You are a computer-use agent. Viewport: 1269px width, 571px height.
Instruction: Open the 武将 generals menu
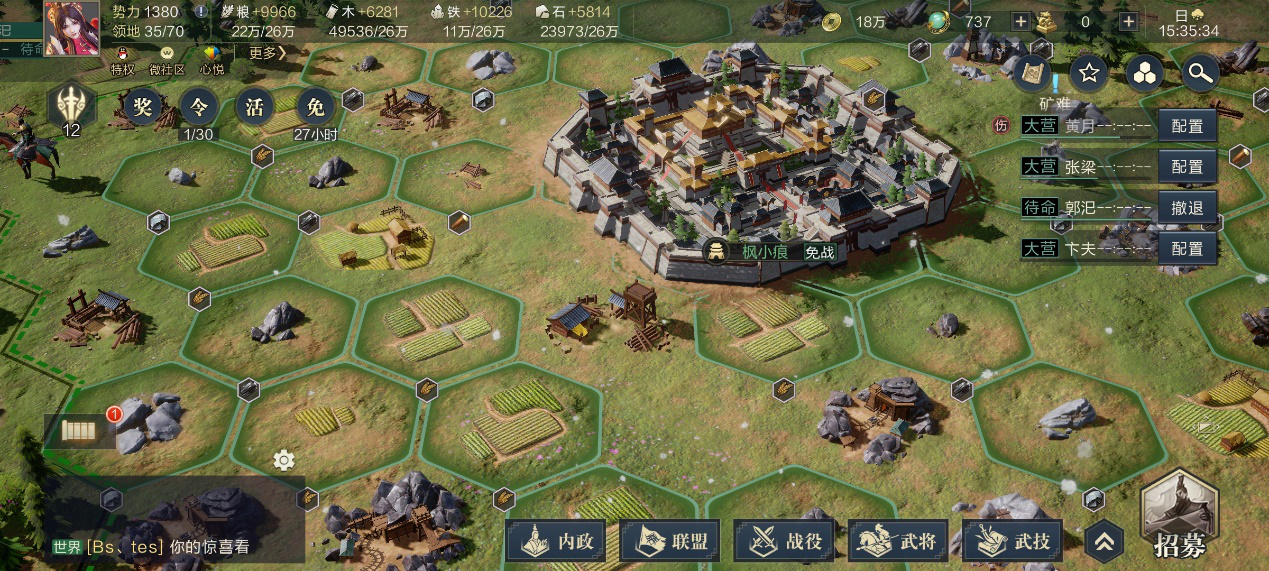(902, 541)
